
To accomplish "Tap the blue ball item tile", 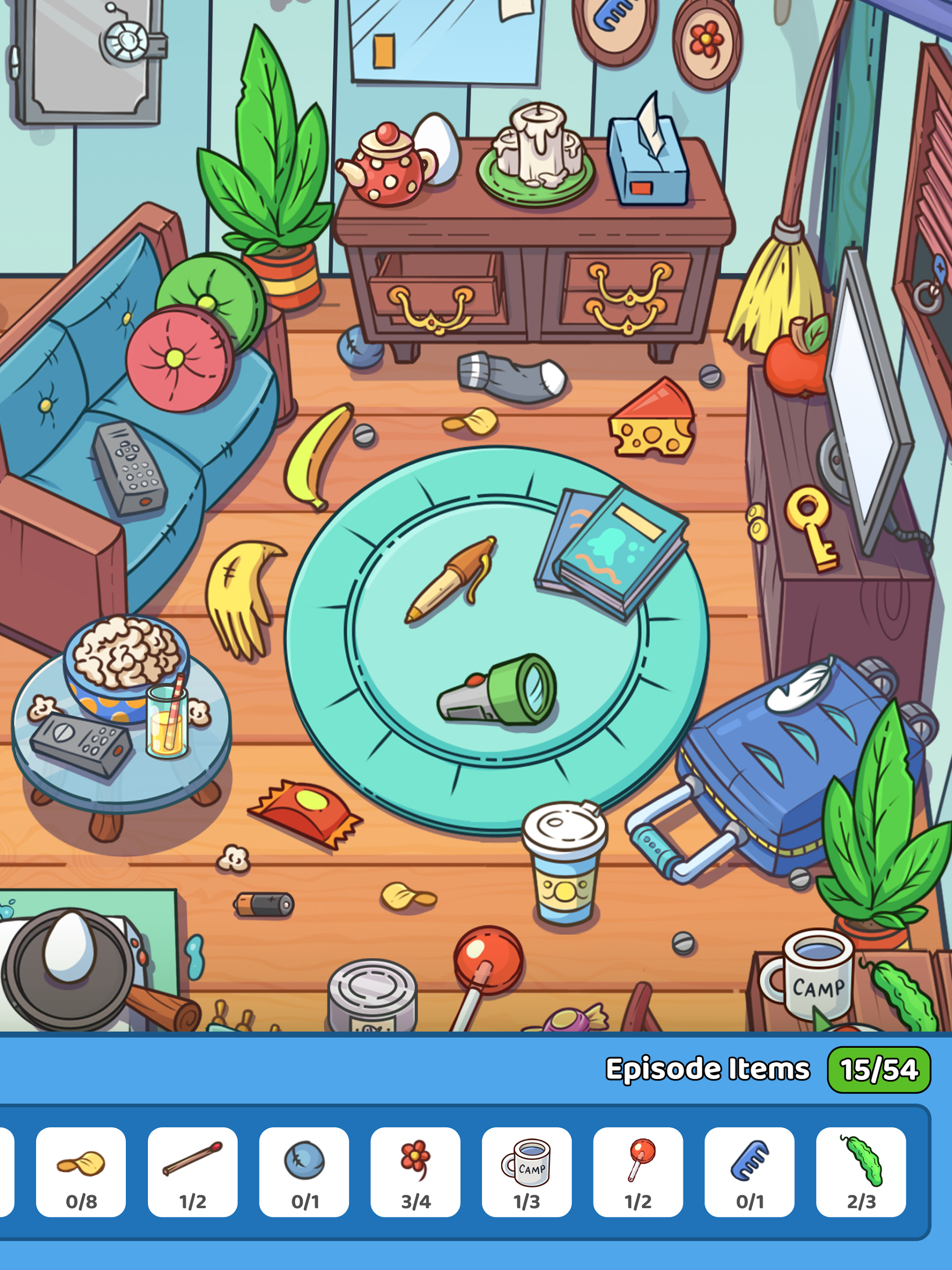I will pos(304,1171).
